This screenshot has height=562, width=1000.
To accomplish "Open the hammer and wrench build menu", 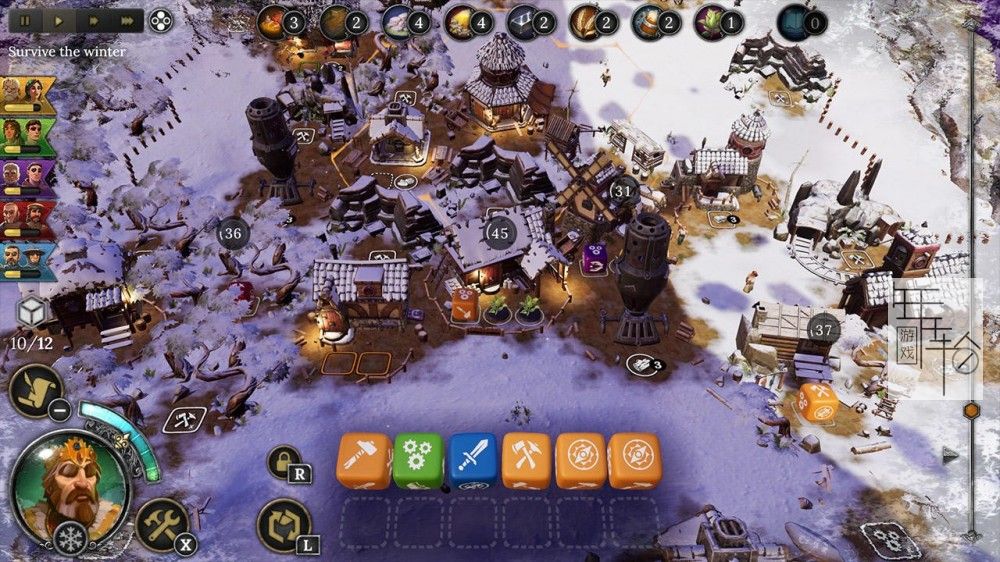I will 160,522.
